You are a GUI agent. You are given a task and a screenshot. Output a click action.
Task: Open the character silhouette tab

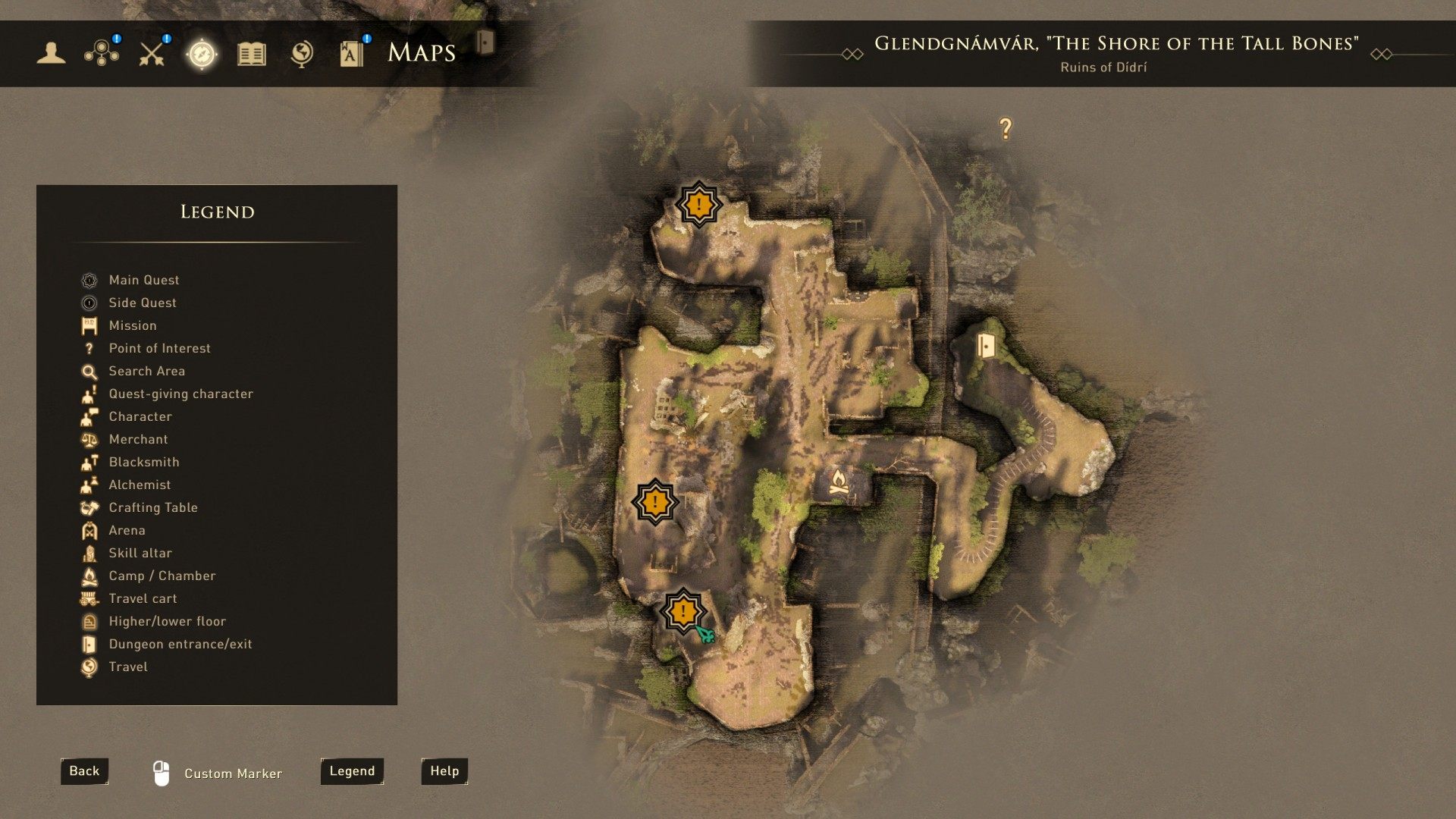[x=51, y=53]
